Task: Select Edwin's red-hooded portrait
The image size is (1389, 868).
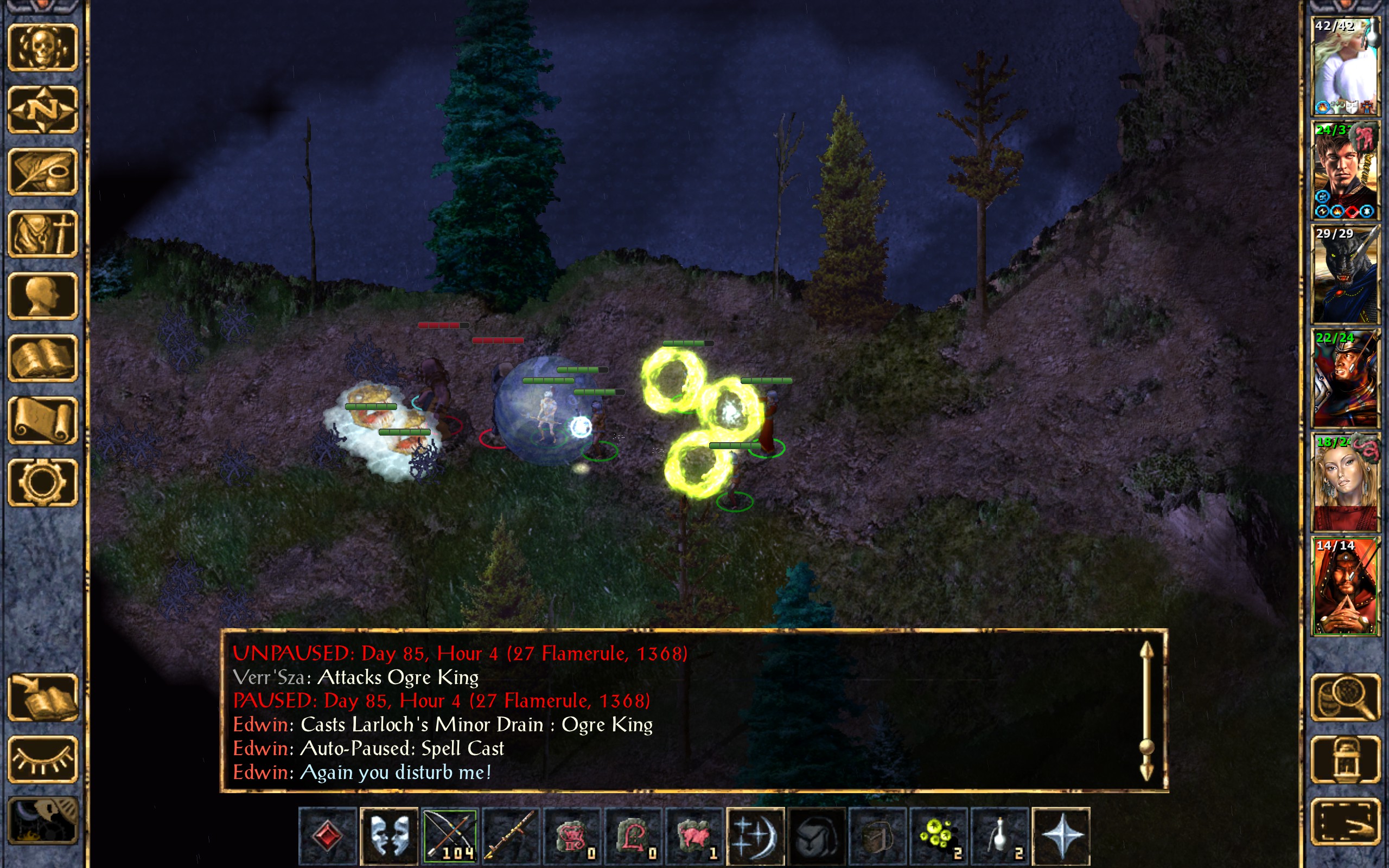Action: point(1346,586)
